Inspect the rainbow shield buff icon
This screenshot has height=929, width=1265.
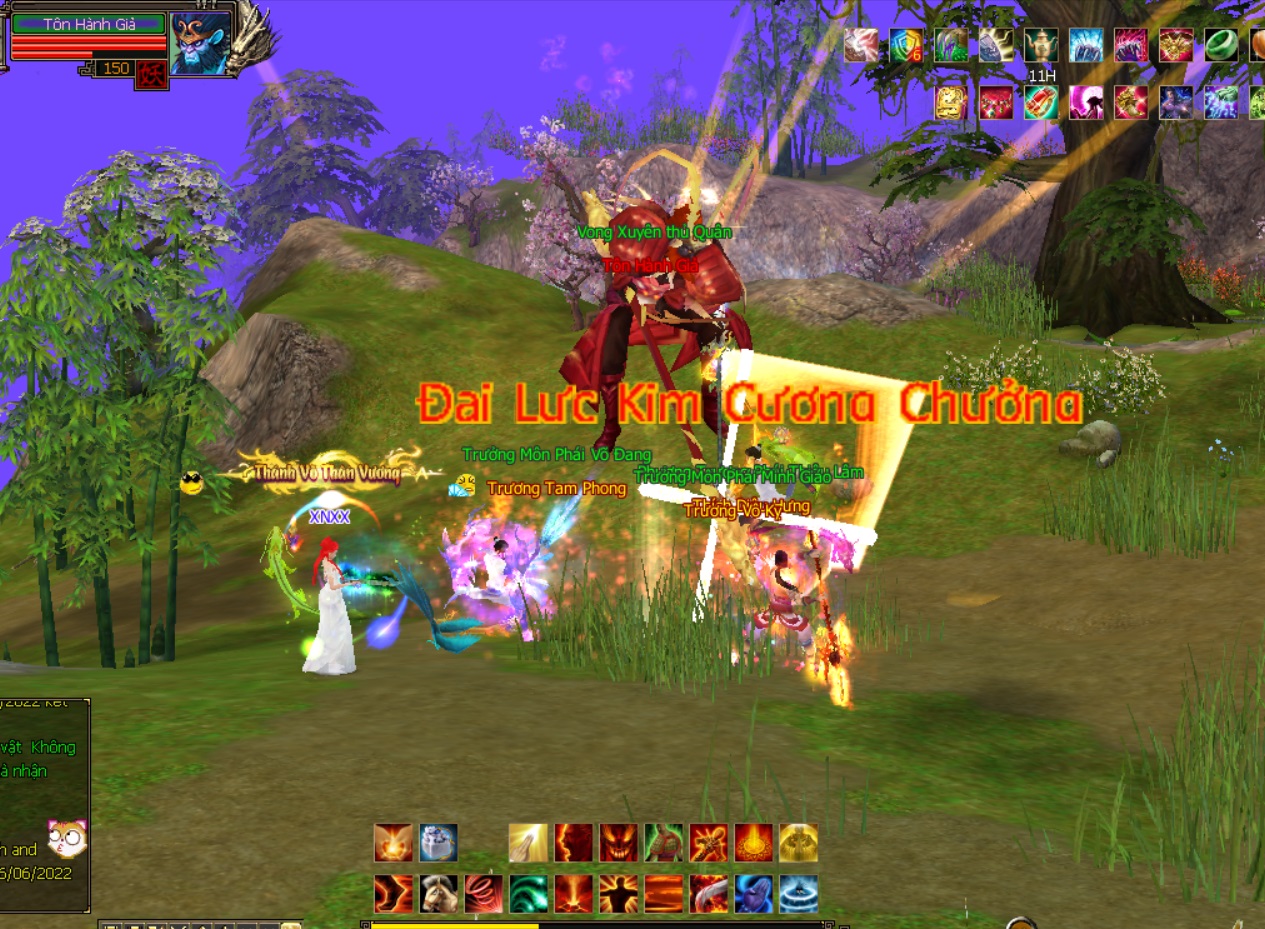point(906,46)
